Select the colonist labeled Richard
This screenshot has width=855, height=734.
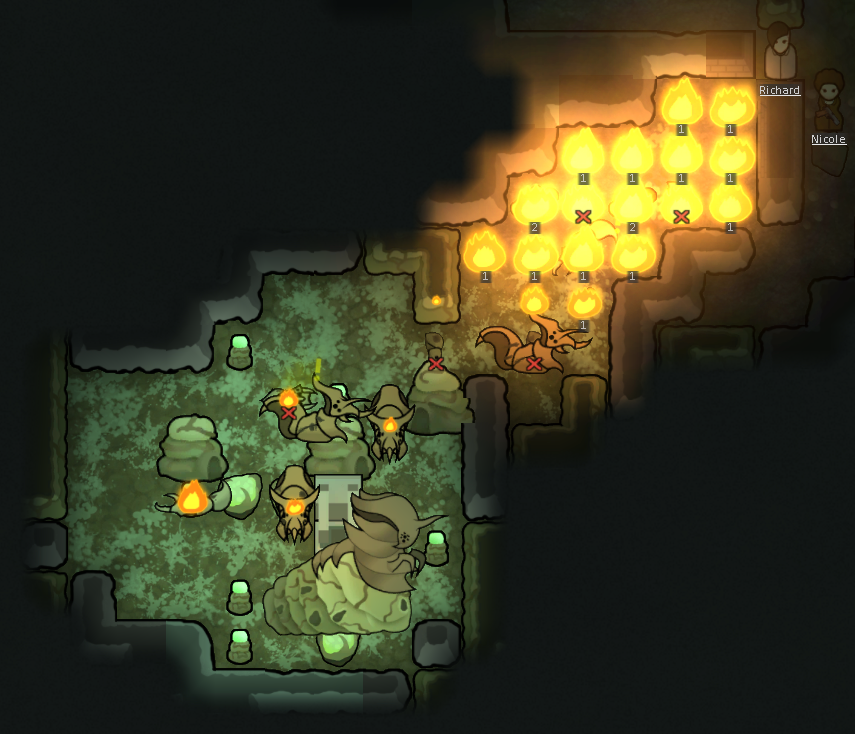point(778,54)
